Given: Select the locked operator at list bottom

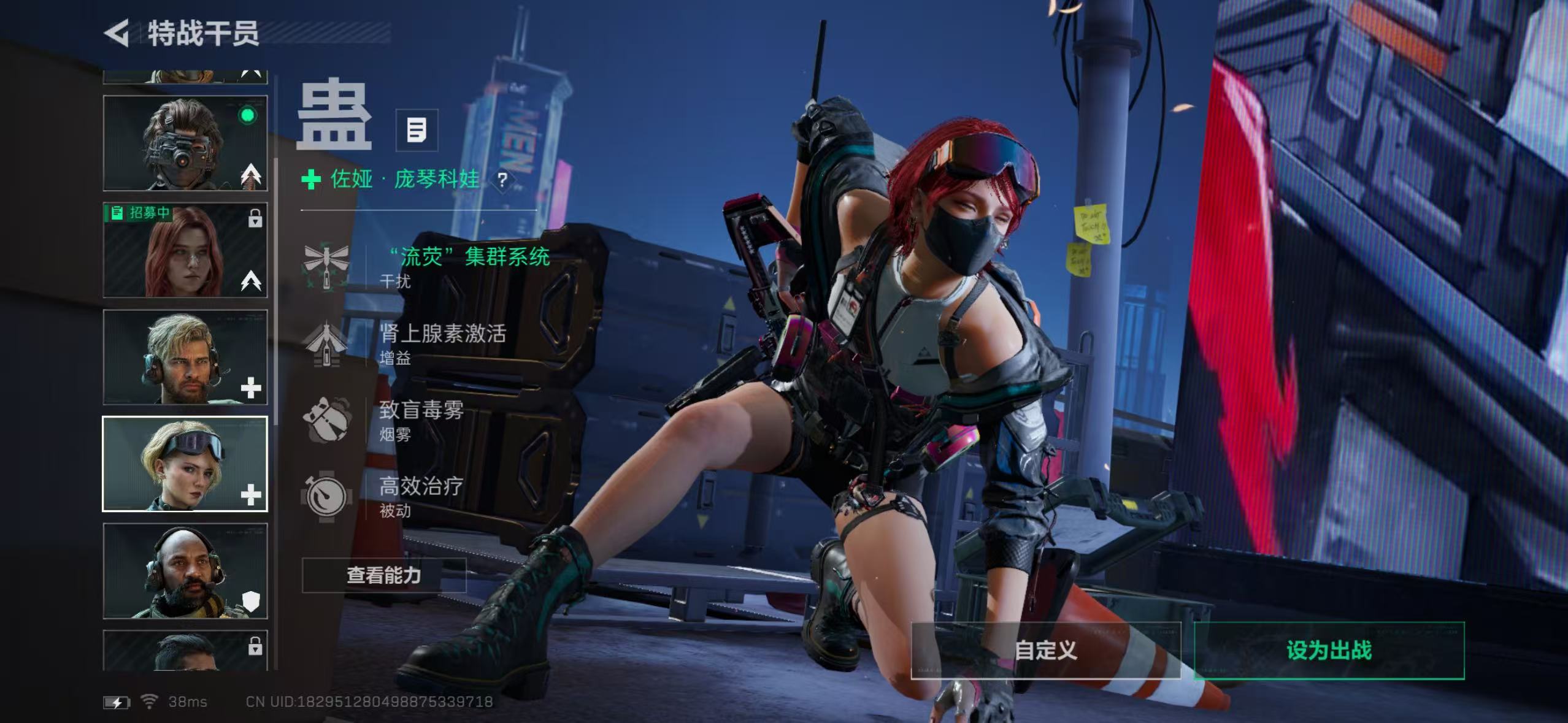Looking at the screenshot, I should [185, 651].
